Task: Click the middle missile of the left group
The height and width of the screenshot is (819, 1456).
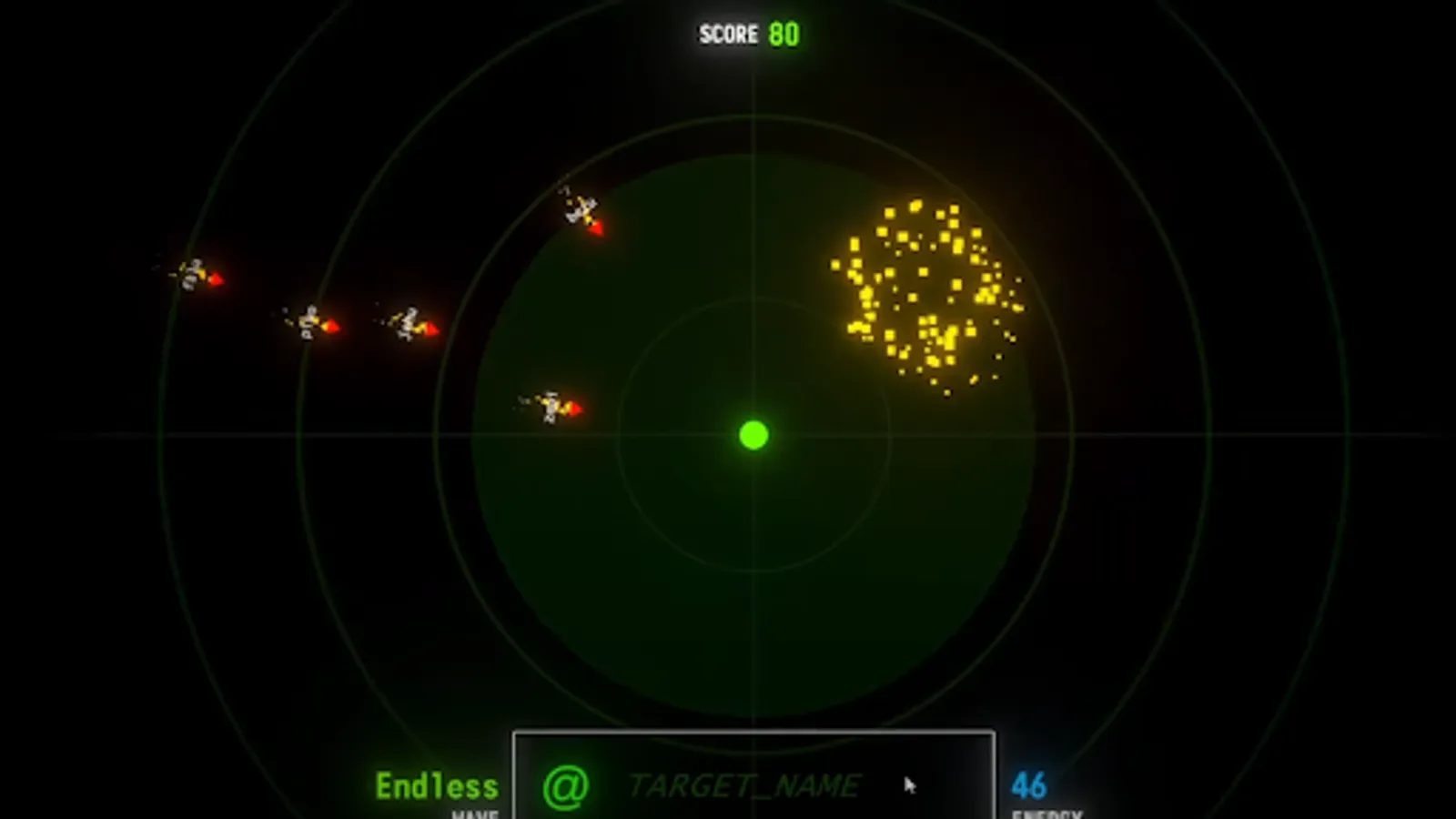Action: 309,323
